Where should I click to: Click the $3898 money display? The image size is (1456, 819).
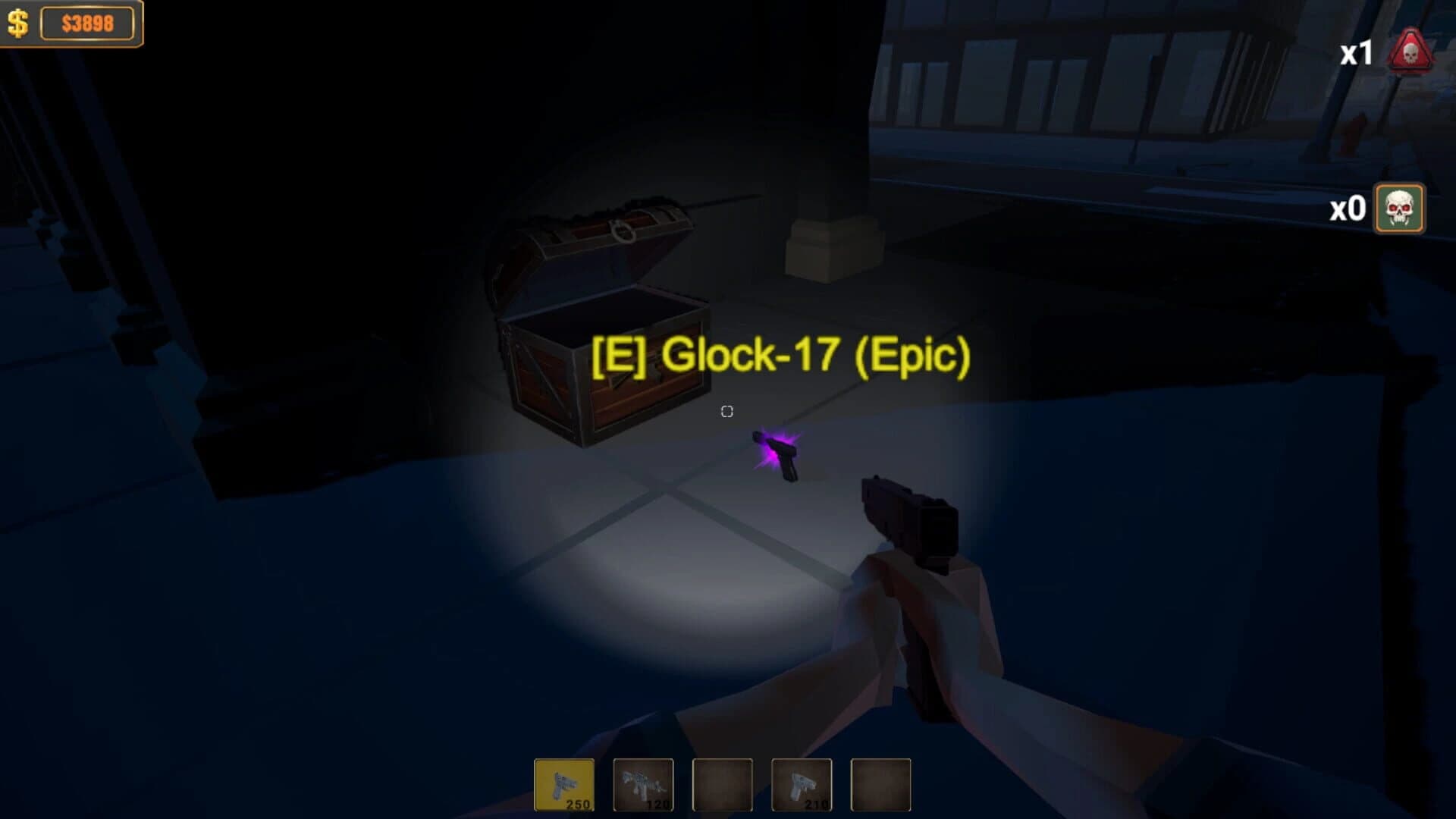(89, 23)
